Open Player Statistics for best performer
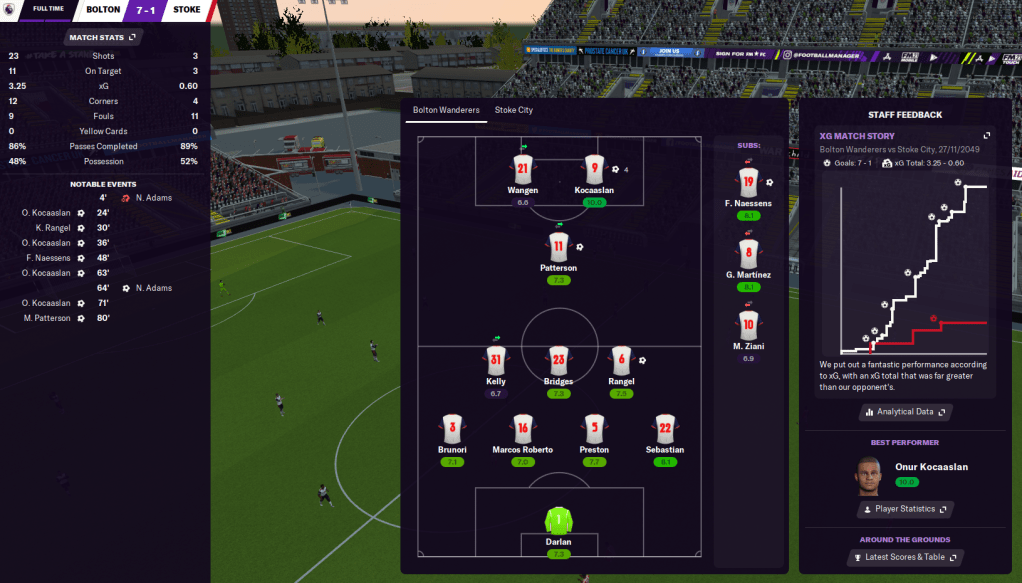 tap(904, 509)
